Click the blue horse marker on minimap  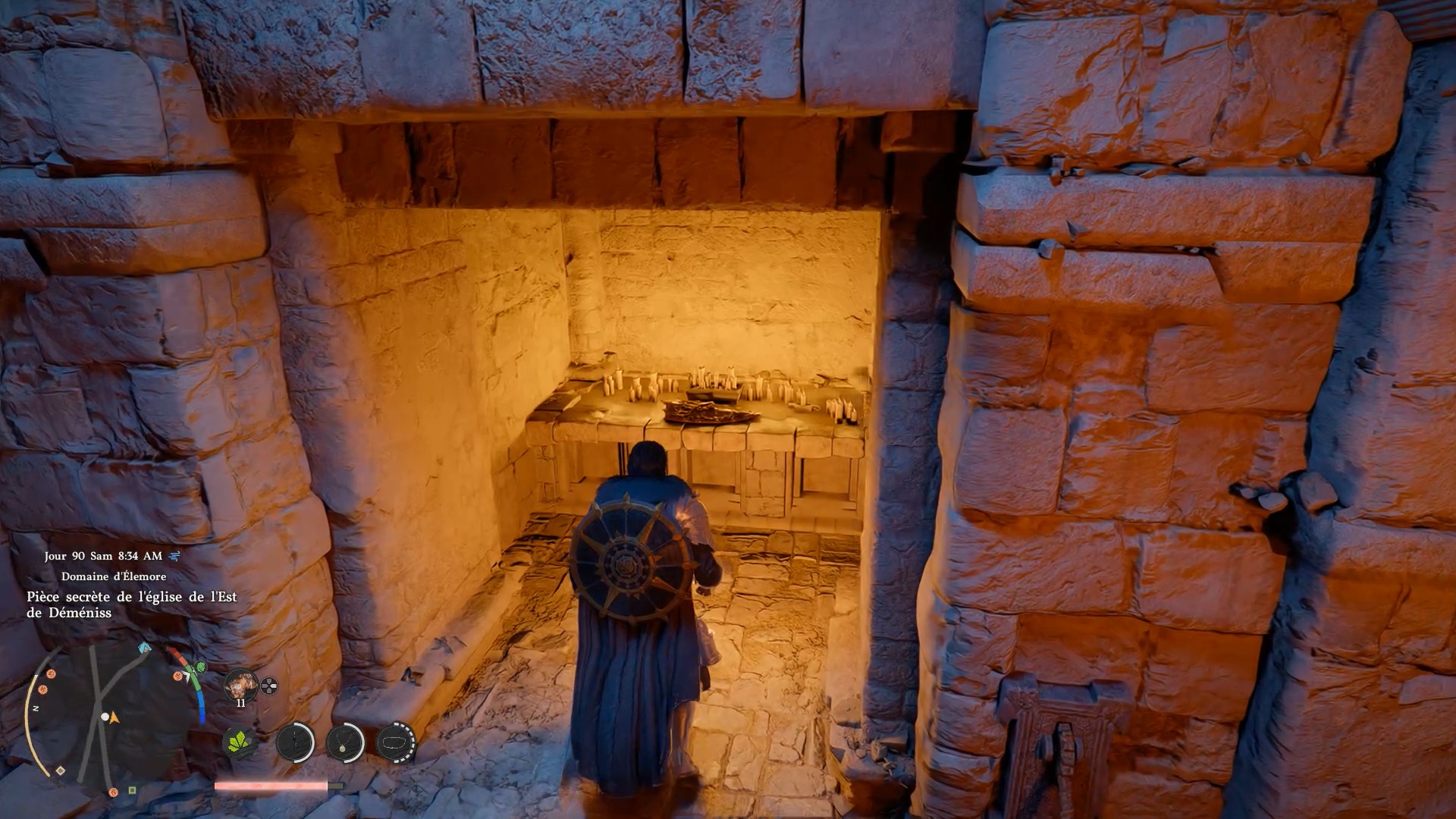[x=144, y=649]
